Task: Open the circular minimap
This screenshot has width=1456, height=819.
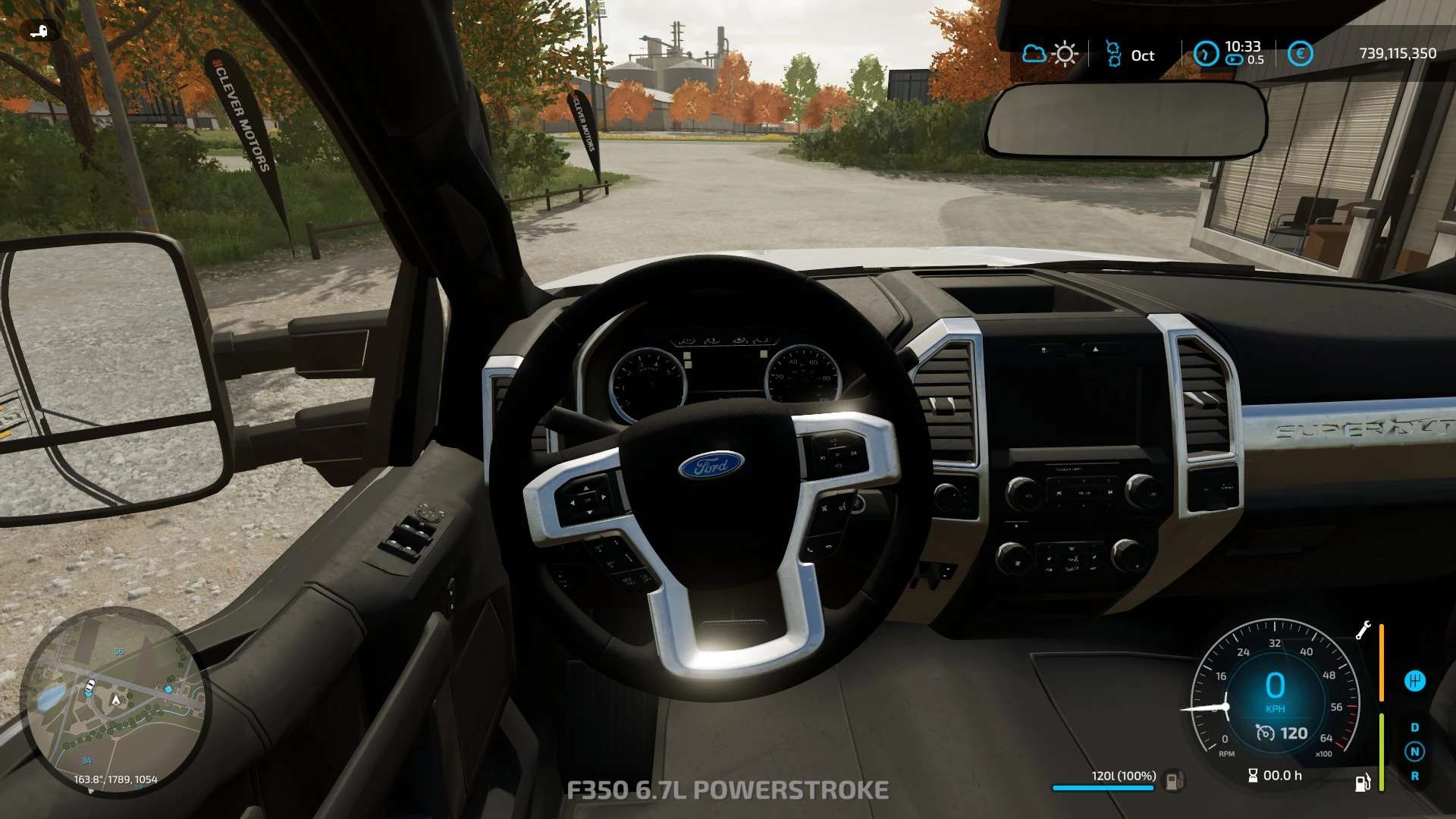Action: click(115, 701)
